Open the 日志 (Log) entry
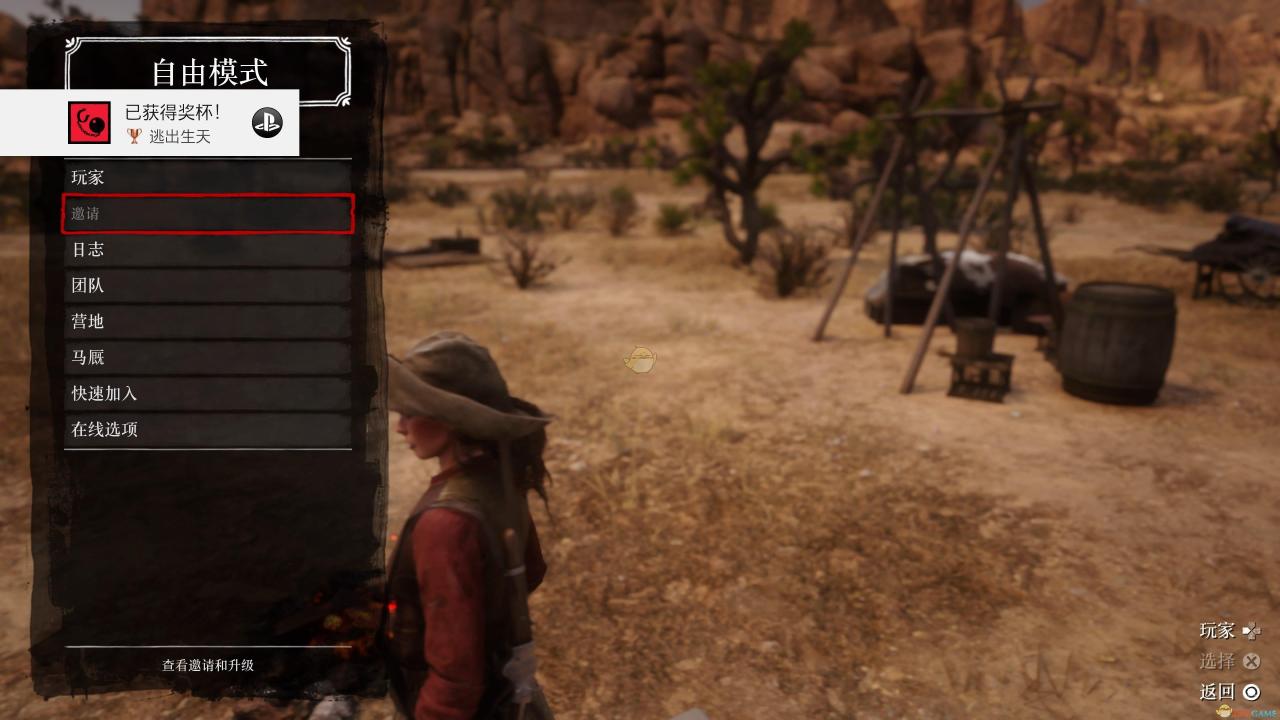Image resolution: width=1280 pixels, height=720 pixels. pos(208,250)
